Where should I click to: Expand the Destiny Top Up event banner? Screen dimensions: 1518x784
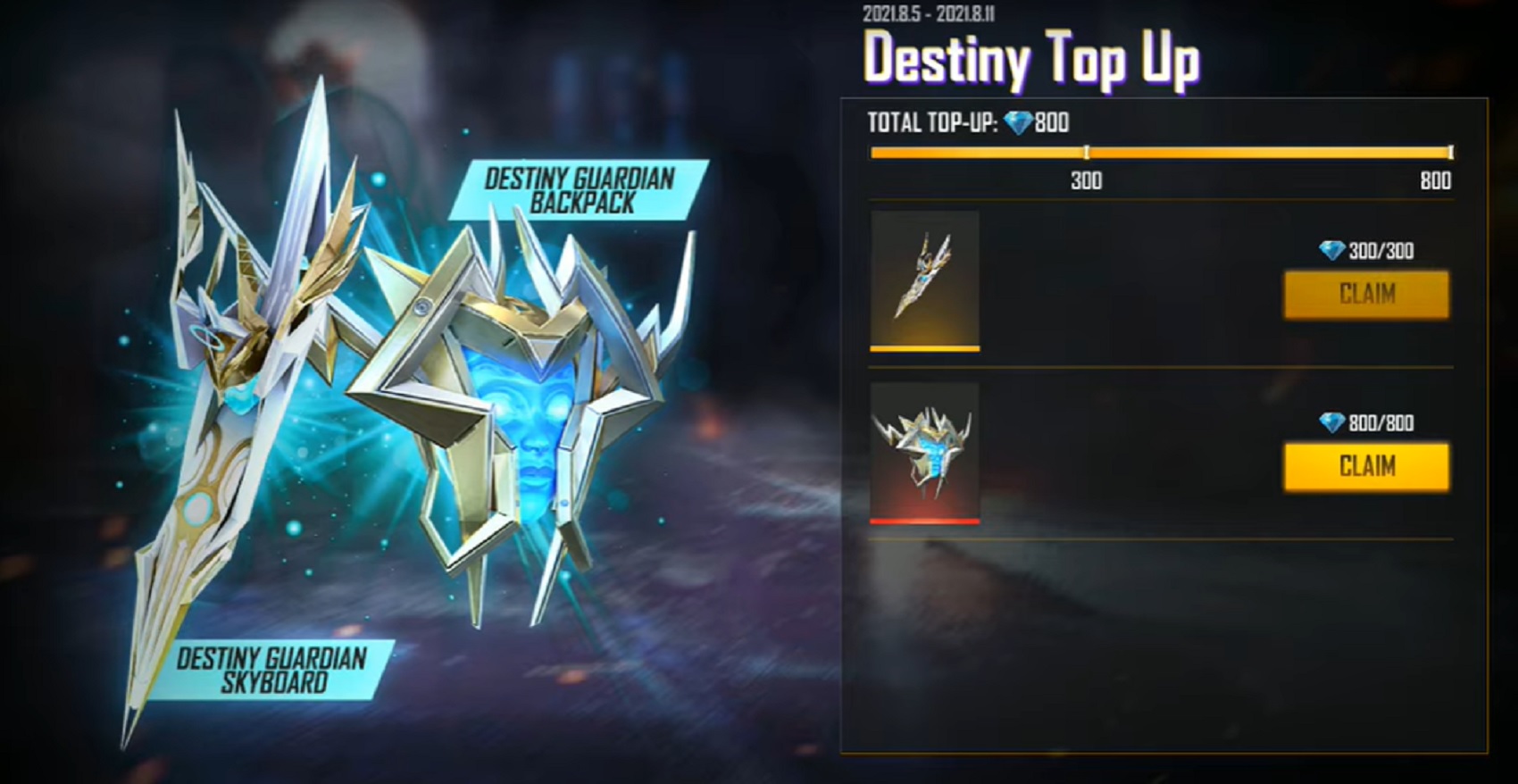click(1031, 60)
